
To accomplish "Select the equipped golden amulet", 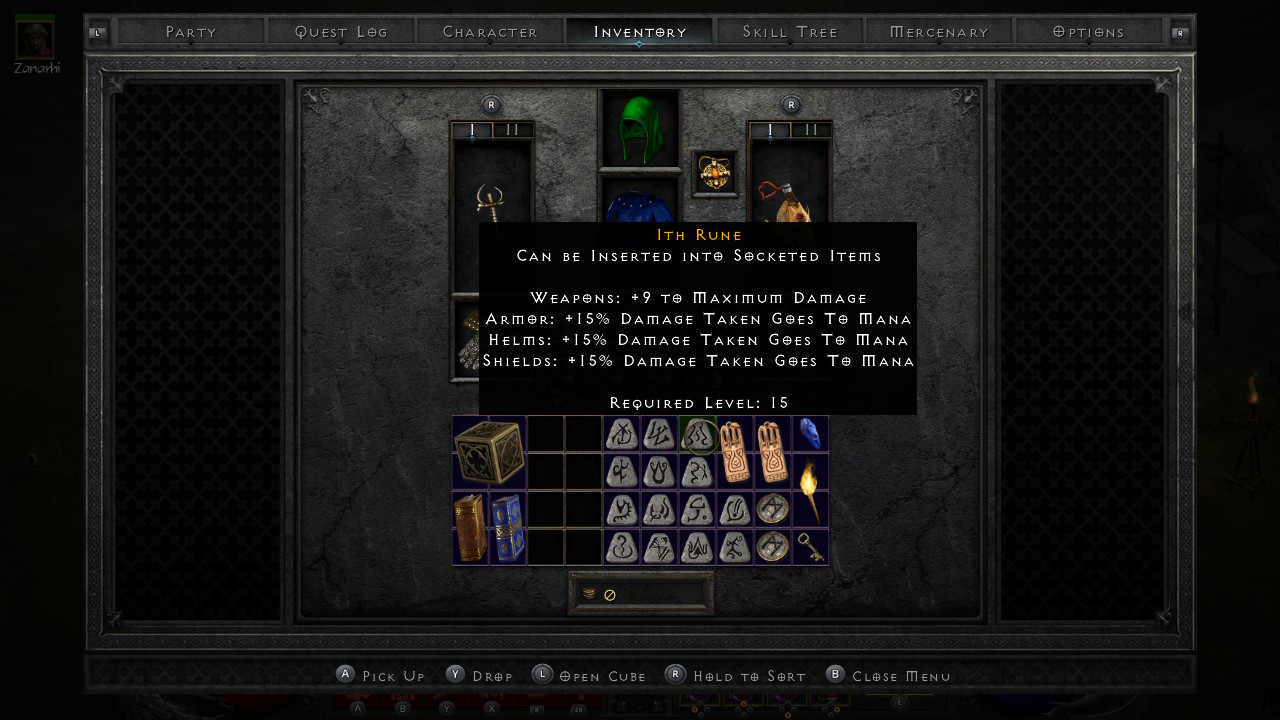I will click(x=715, y=174).
